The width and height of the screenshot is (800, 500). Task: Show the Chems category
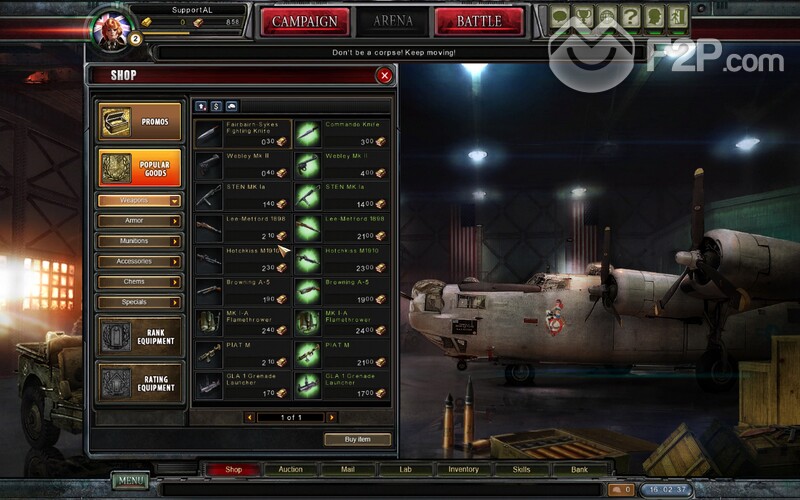coord(139,282)
